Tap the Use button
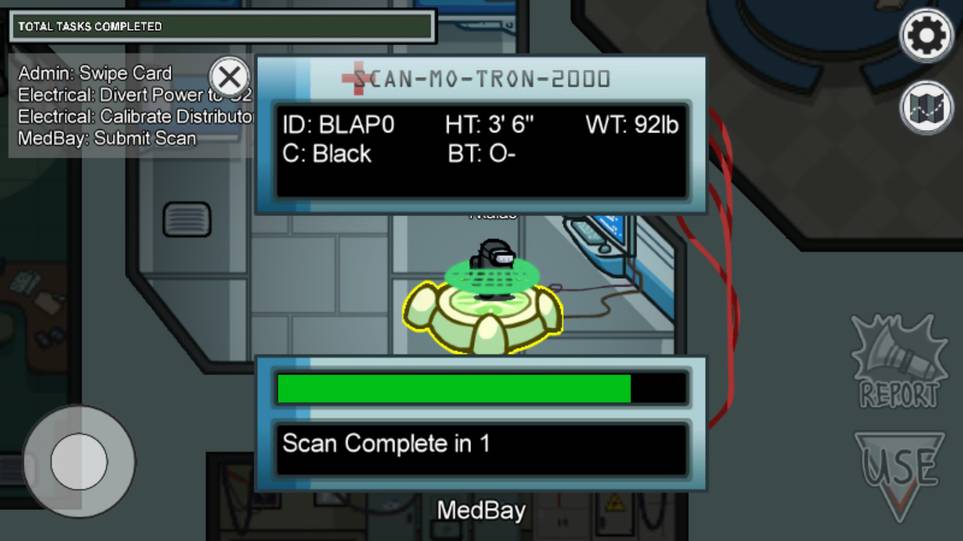The width and height of the screenshot is (963, 541). click(899, 474)
